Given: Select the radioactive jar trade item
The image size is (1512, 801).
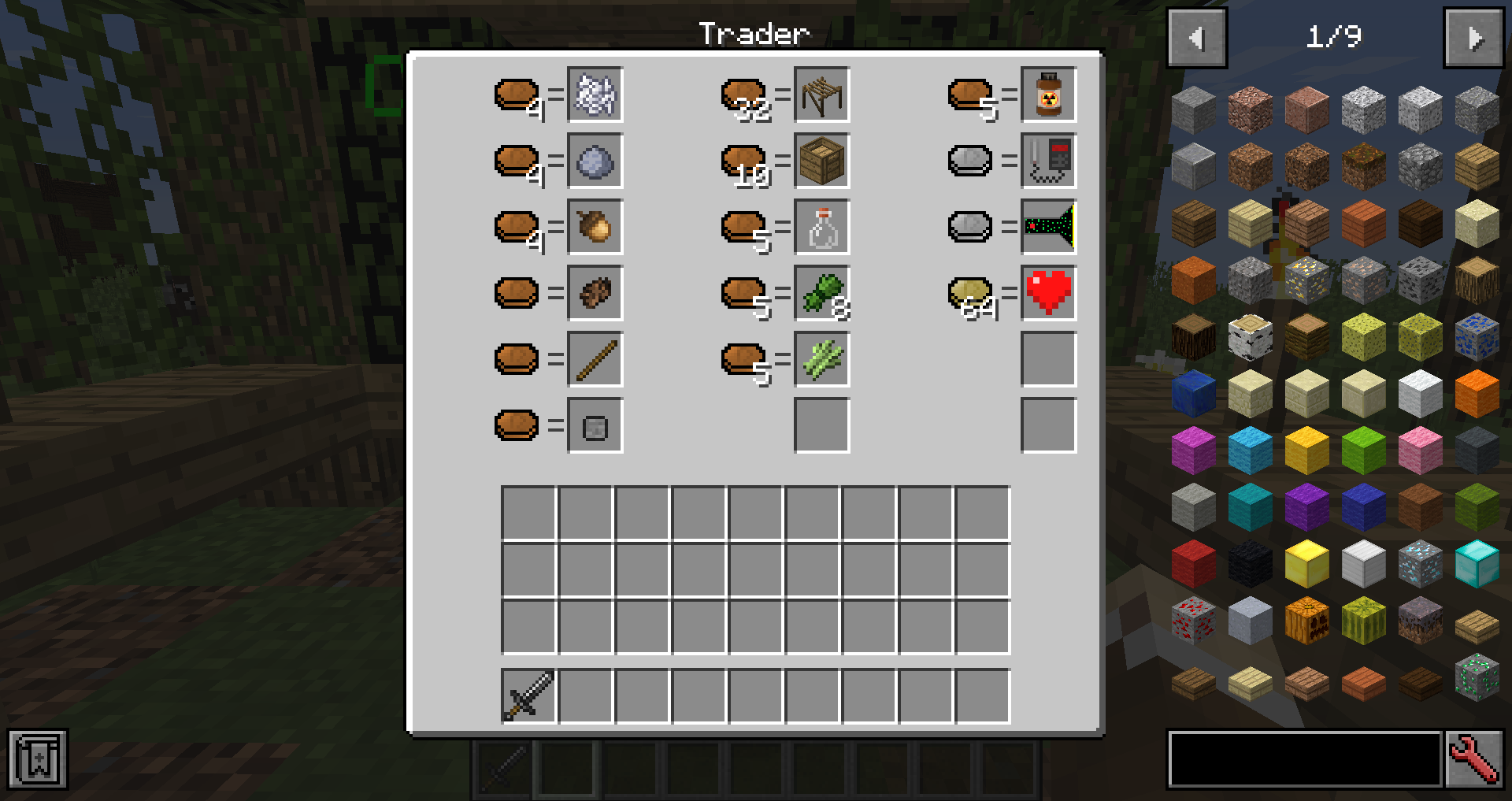Looking at the screenshot, I should point(1048,95).
